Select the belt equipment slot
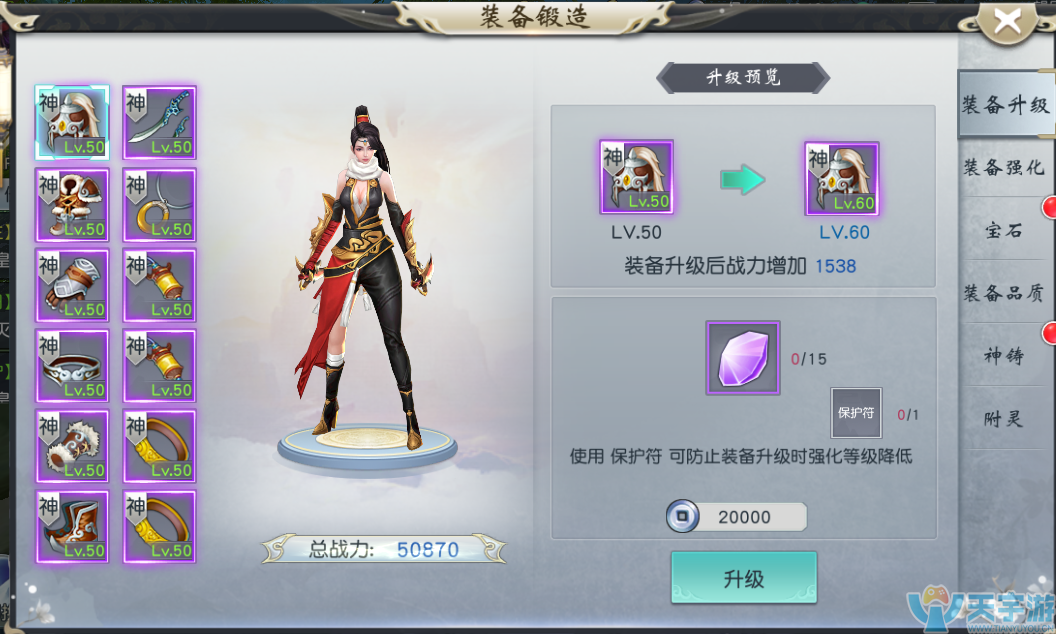The height and width of the screenshot is (634, 1056). coord(72,365)
